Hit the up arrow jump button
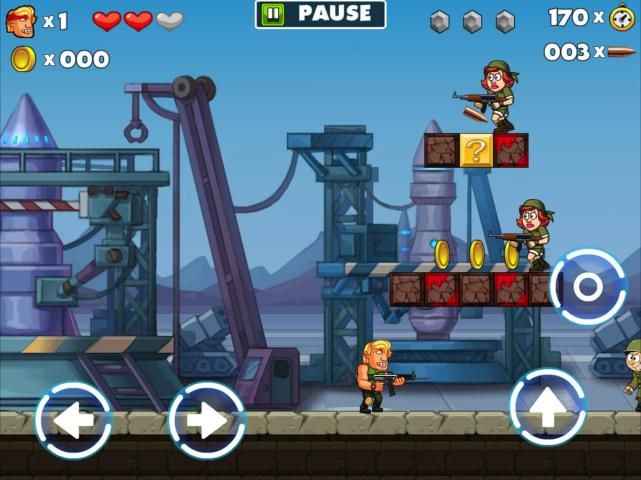The width and height of the screenshot is (641, 480). point(547,407)
